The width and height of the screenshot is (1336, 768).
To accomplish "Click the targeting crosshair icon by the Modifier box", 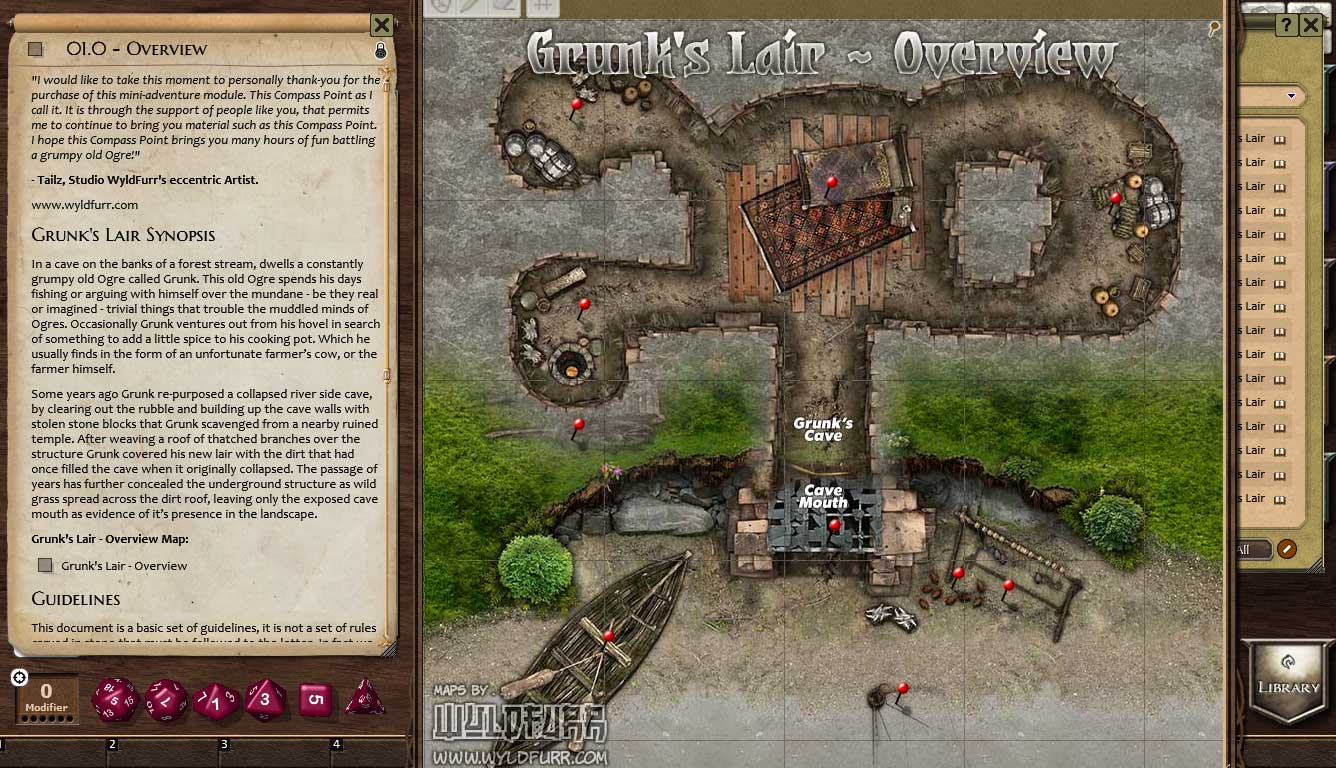I will (x=19, y=678).
